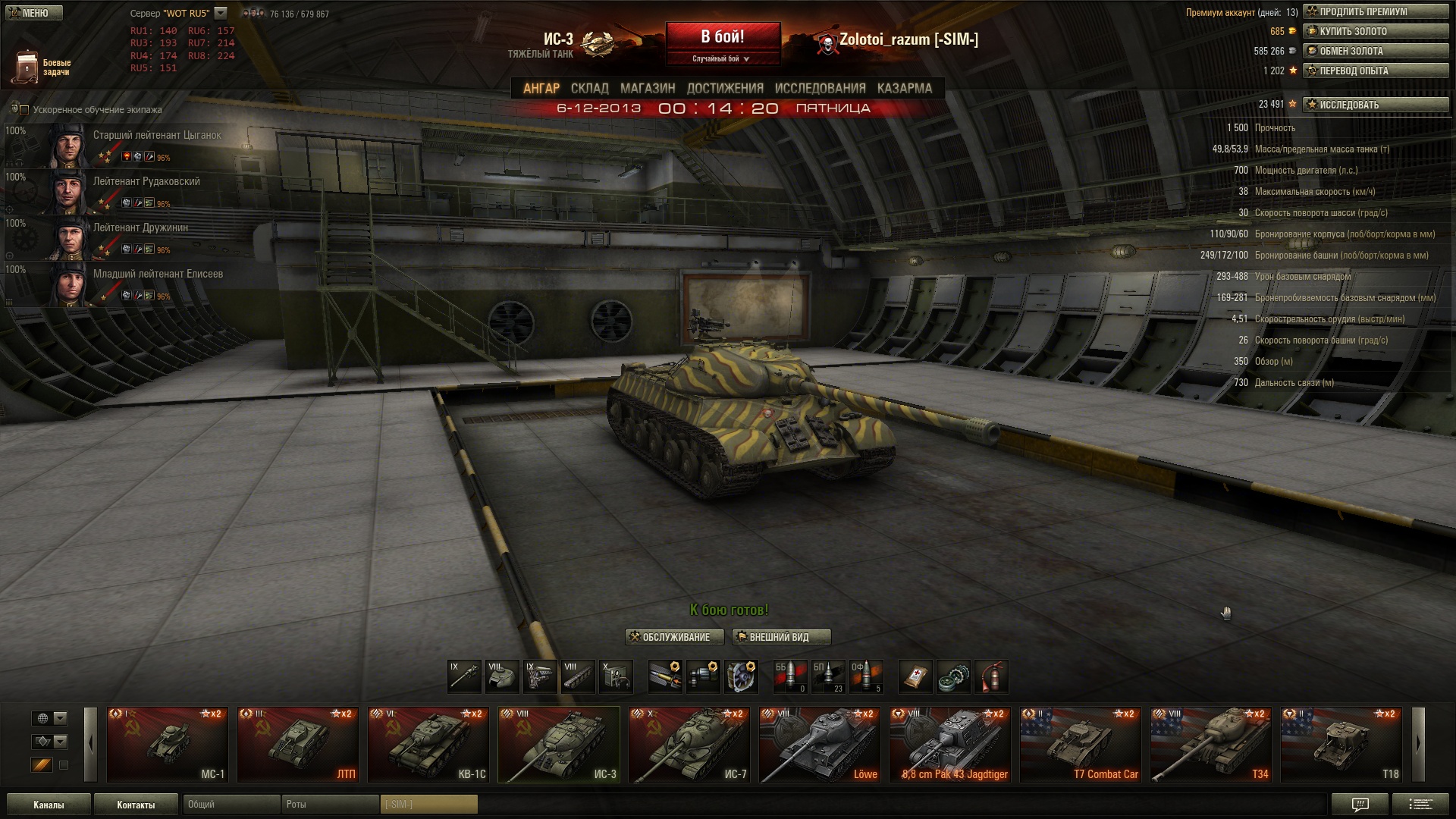This screenshot has width=1456, height=819.
Task: Select the ИС-7 tank in the carousel
Action: [689, 745]
